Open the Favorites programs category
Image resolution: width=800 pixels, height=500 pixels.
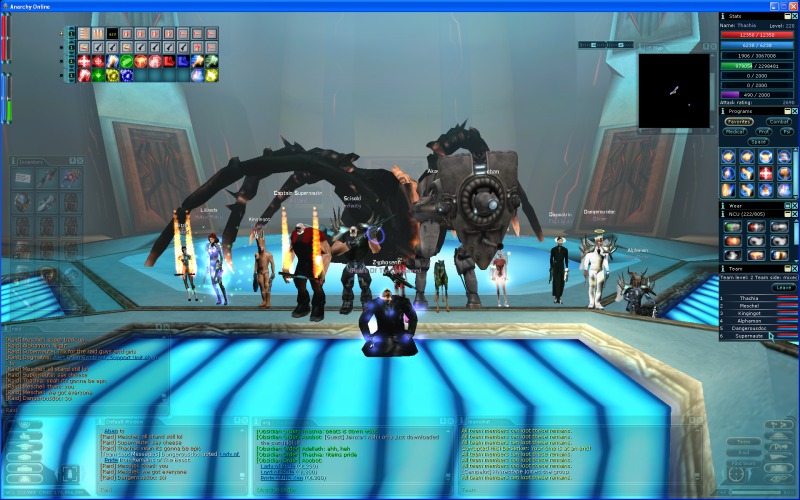[739, 121]
